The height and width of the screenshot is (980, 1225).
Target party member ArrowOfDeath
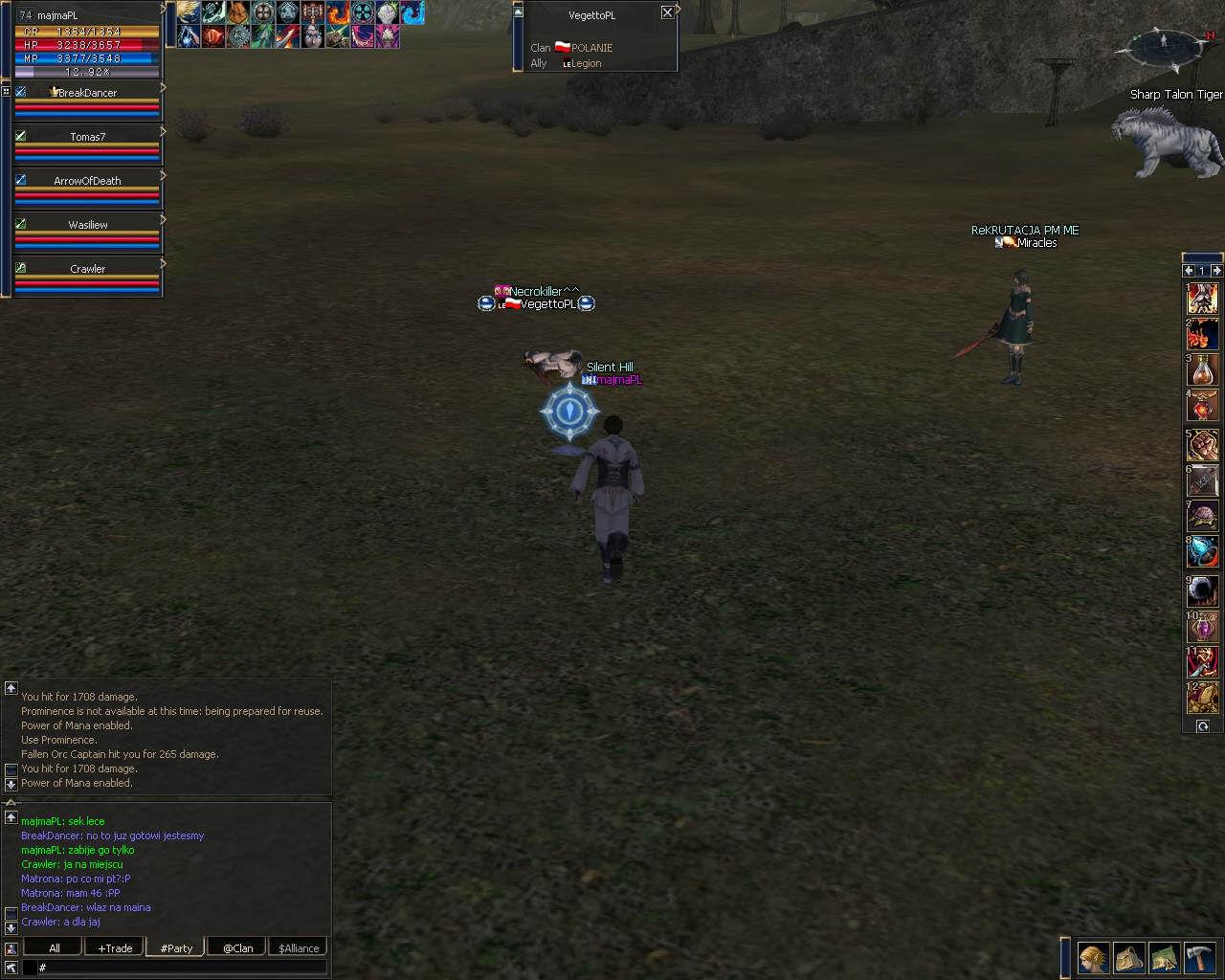point(87,181)
